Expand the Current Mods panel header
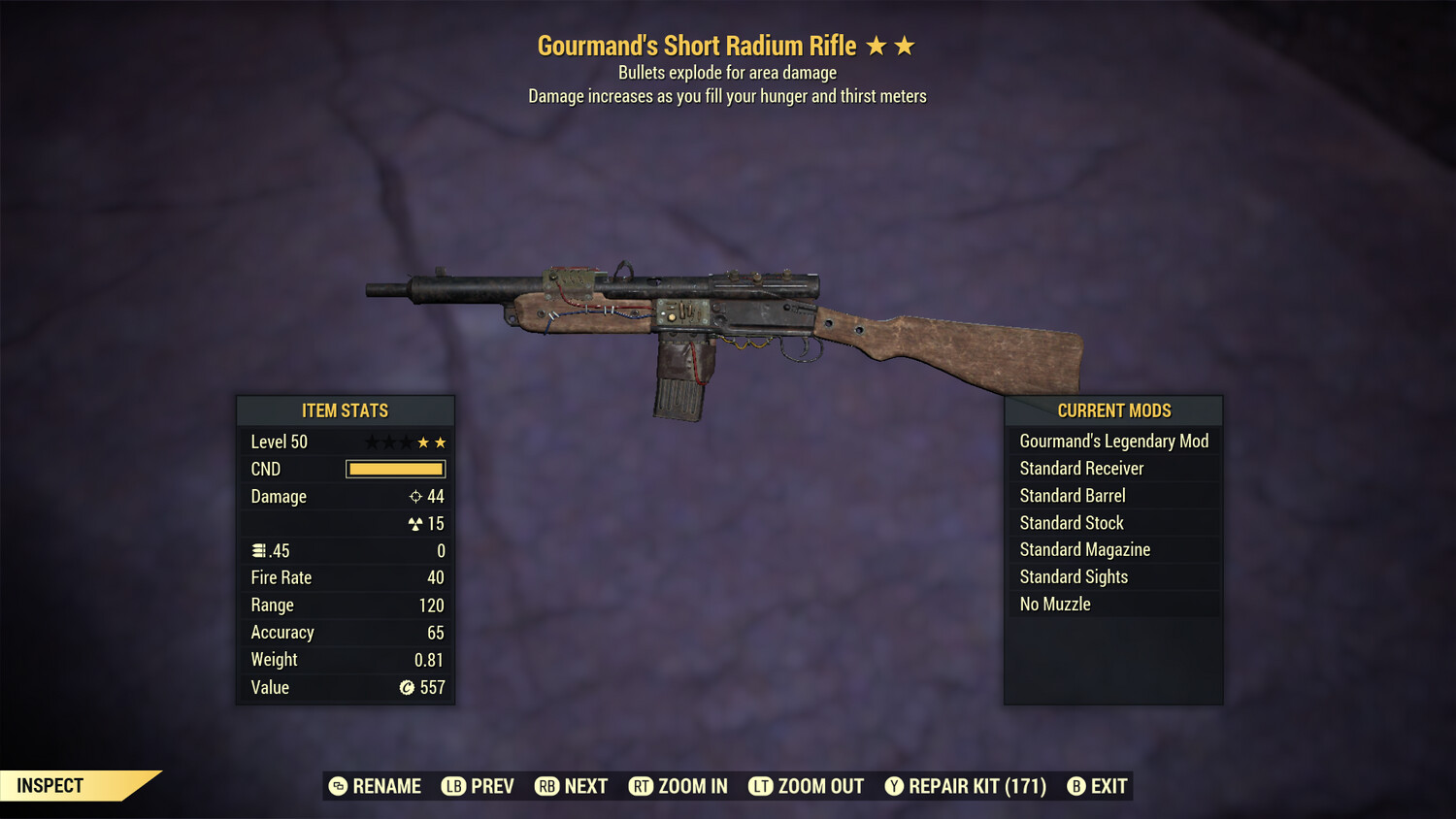Viewport: 1456px width, 819px height. point(1112,410)
